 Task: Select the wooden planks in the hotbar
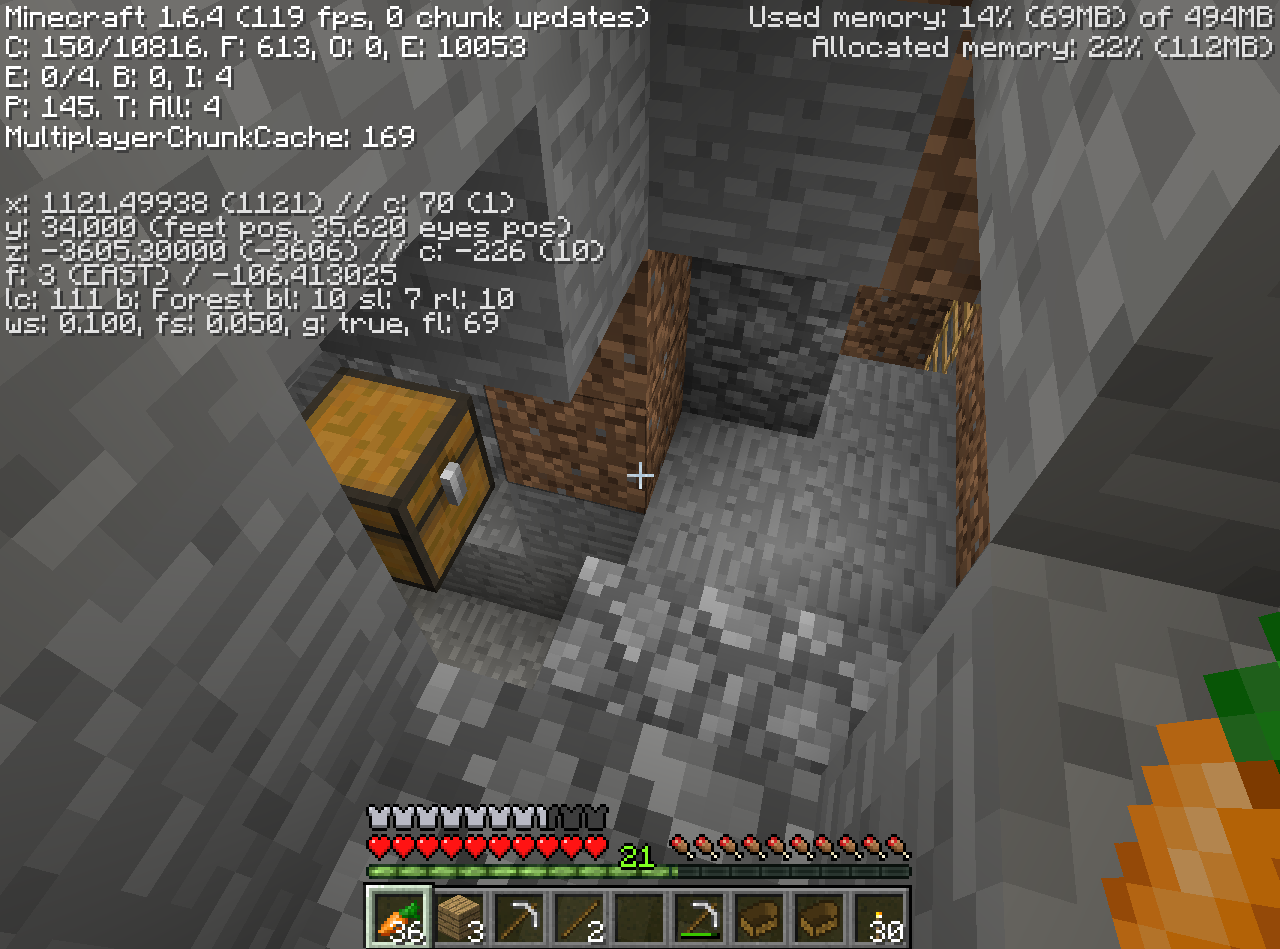[x=457, y=921]
